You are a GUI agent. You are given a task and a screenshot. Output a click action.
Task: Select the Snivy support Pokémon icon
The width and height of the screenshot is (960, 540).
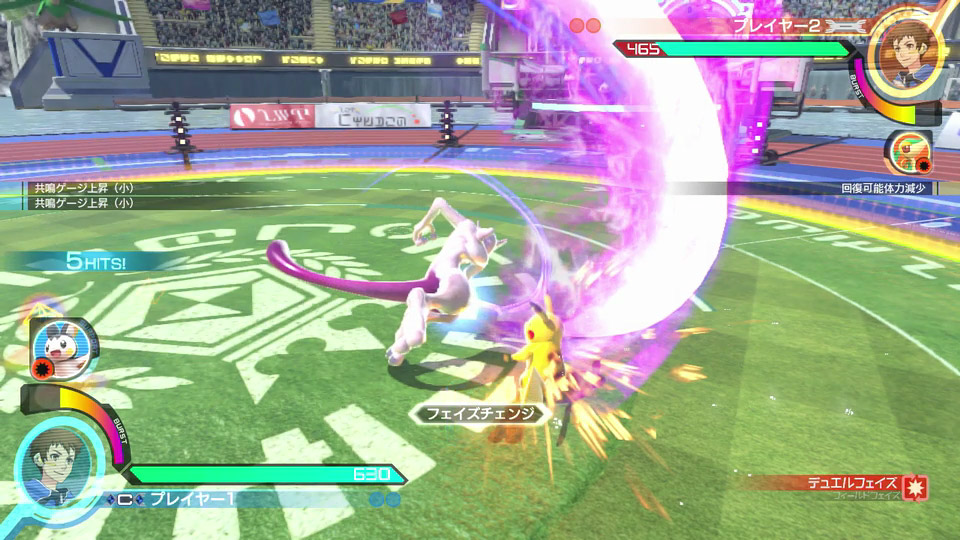909,150
